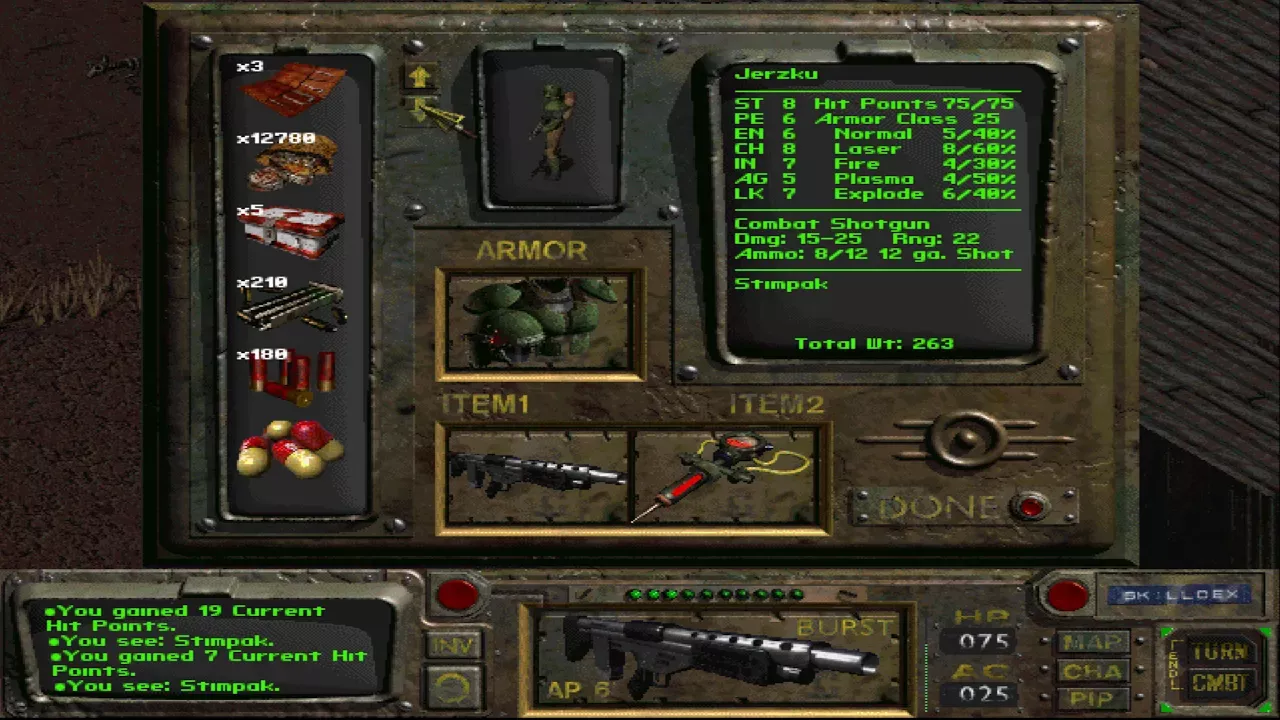Open the CHA character sheet
Image resolution: width=1280 pixels, height=720 pixels.
point(1091,670)
